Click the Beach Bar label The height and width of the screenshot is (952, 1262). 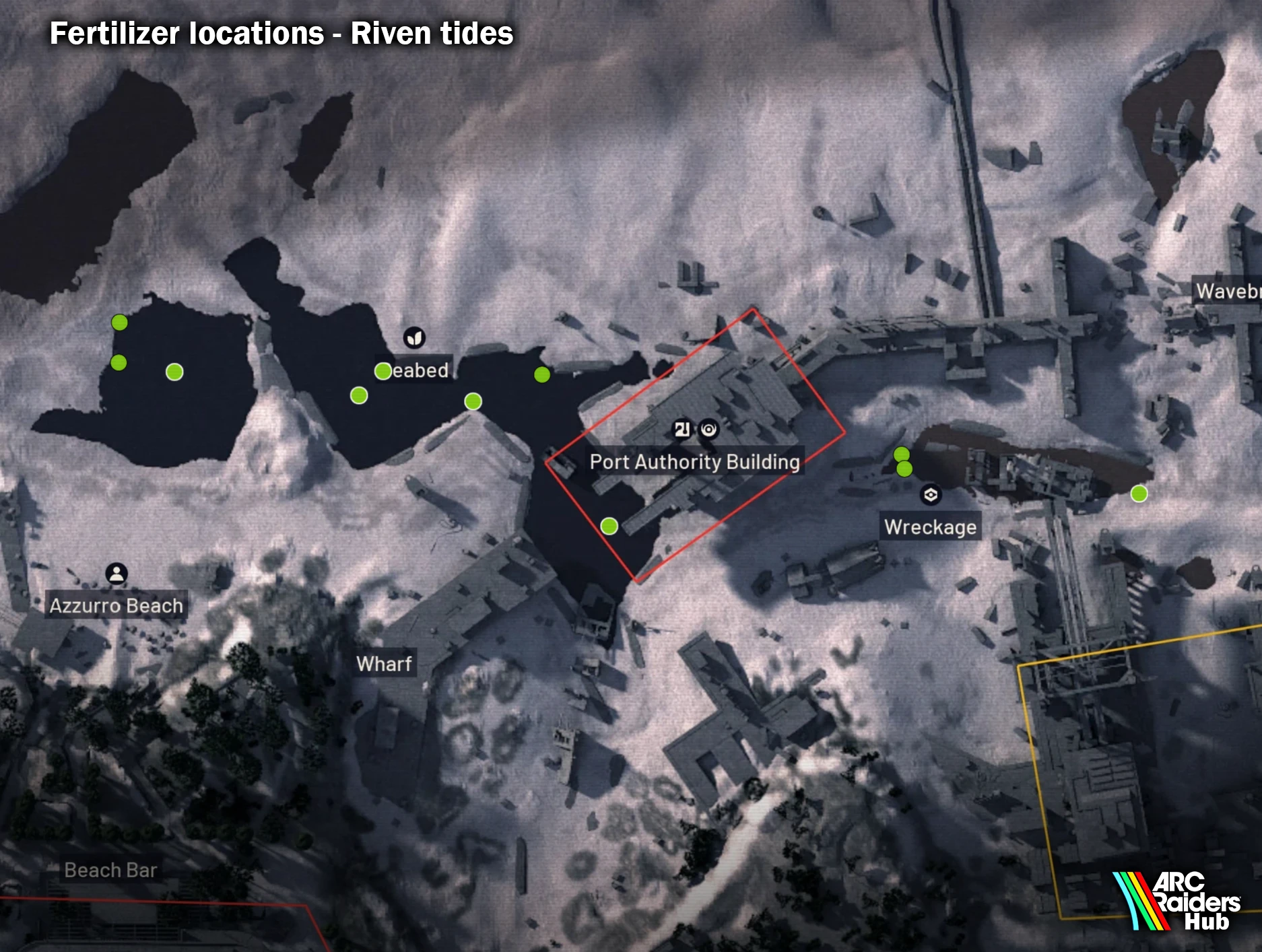coord(110,870)
